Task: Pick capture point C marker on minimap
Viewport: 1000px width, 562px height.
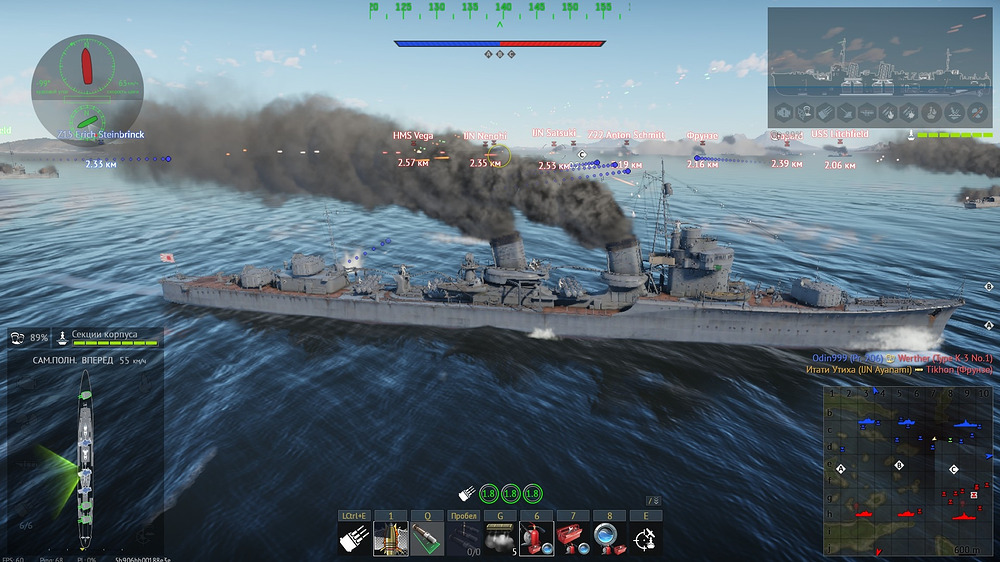Action: tap(953, 469)
